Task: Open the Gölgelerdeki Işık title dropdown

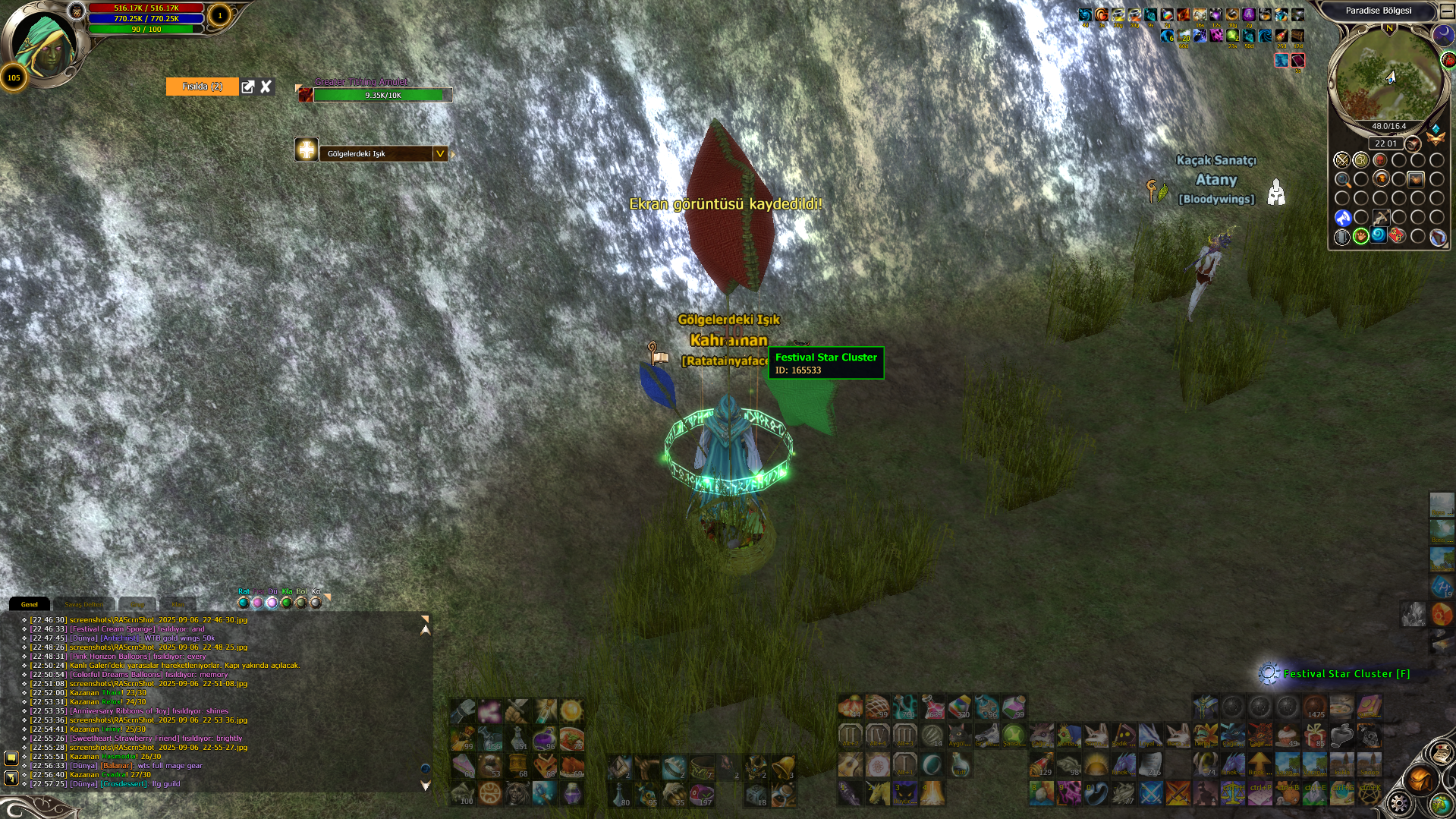Action: pyautogui.click(x=439, y=154)
